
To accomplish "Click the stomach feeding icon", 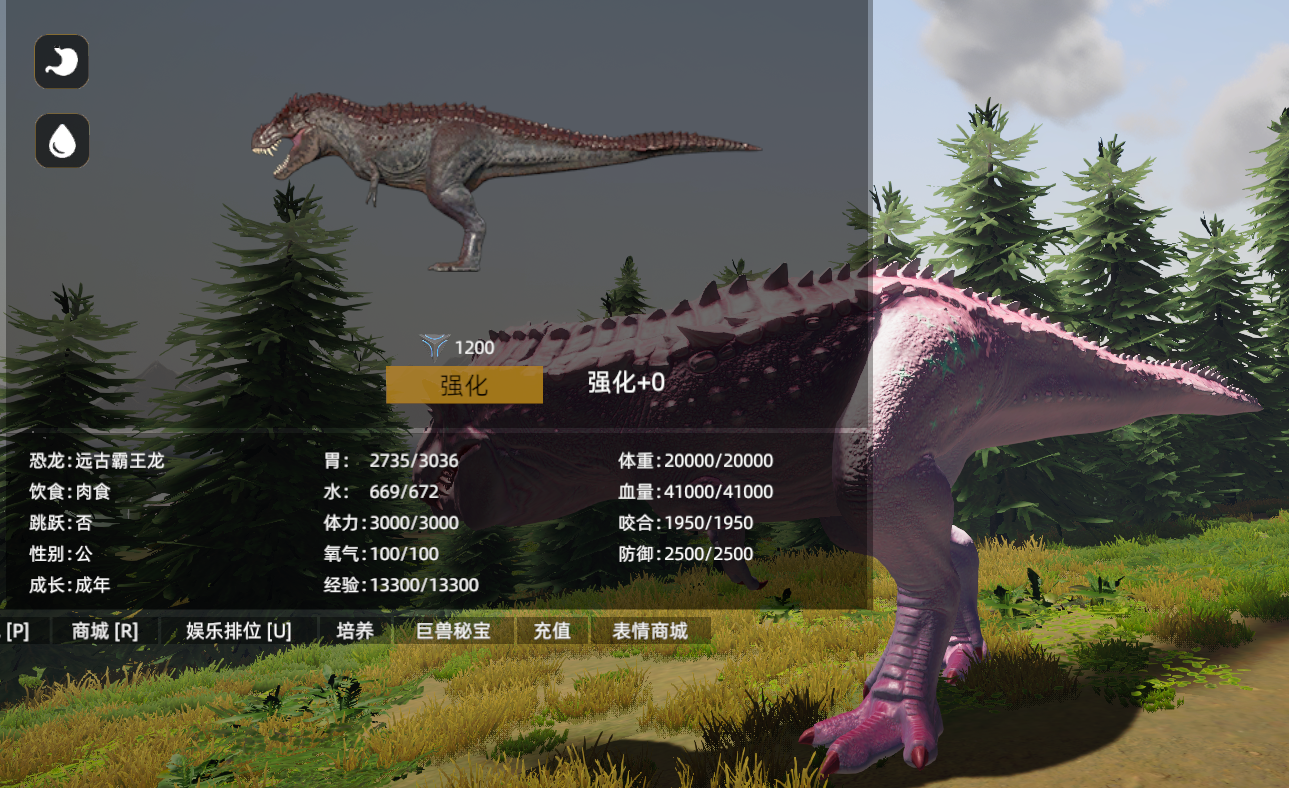I will pos(62,62).
